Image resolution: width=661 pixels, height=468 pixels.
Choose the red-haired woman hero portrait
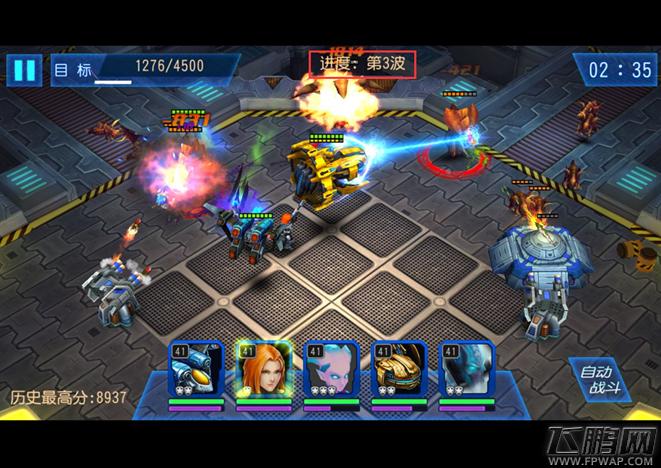(264, 371)
